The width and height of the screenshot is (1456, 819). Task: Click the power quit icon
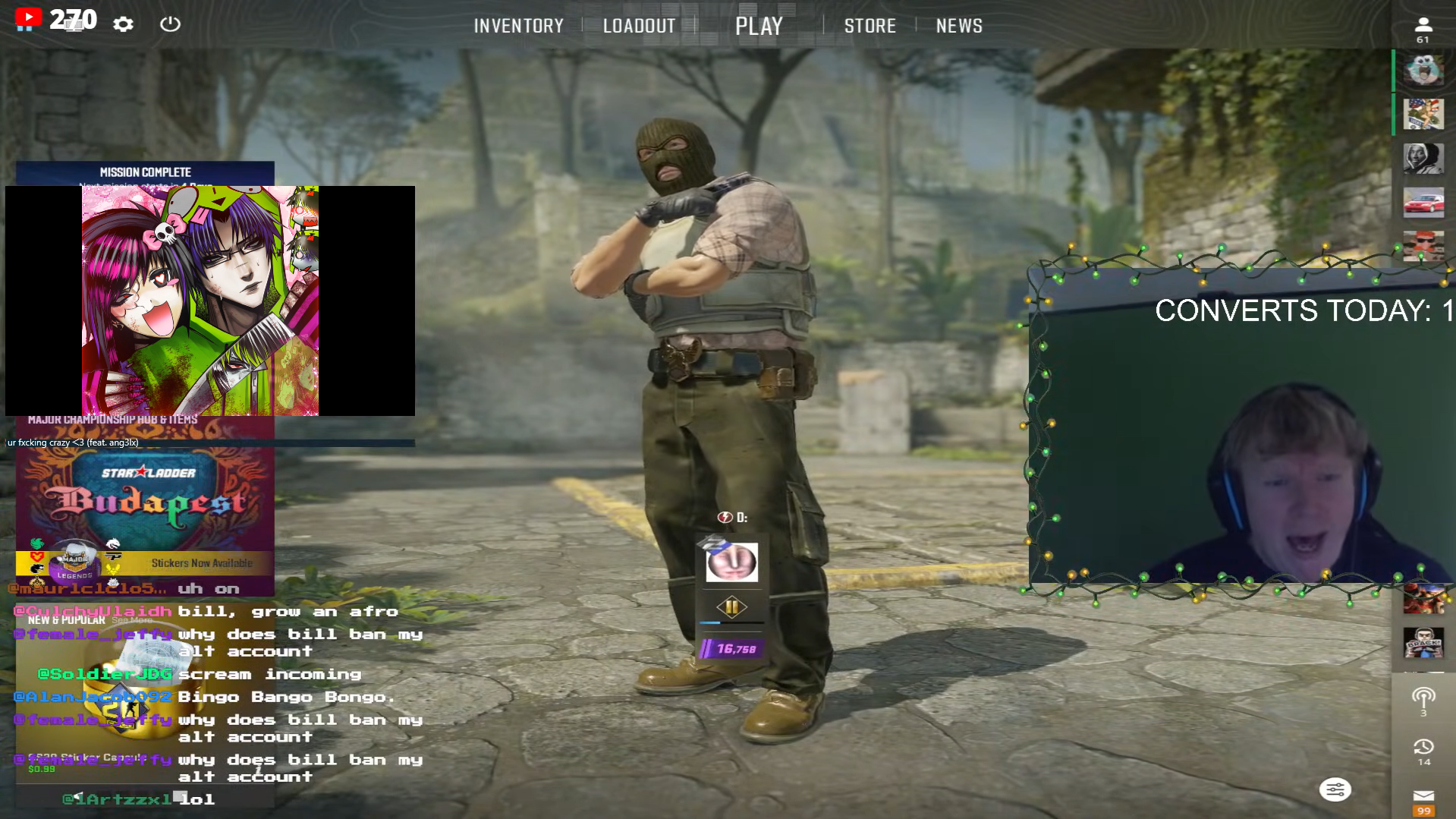point(170,24)
